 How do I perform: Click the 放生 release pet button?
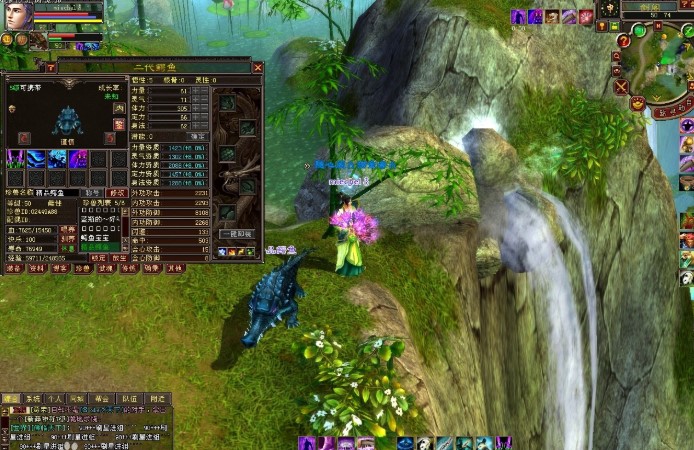(x=120, y=257)
